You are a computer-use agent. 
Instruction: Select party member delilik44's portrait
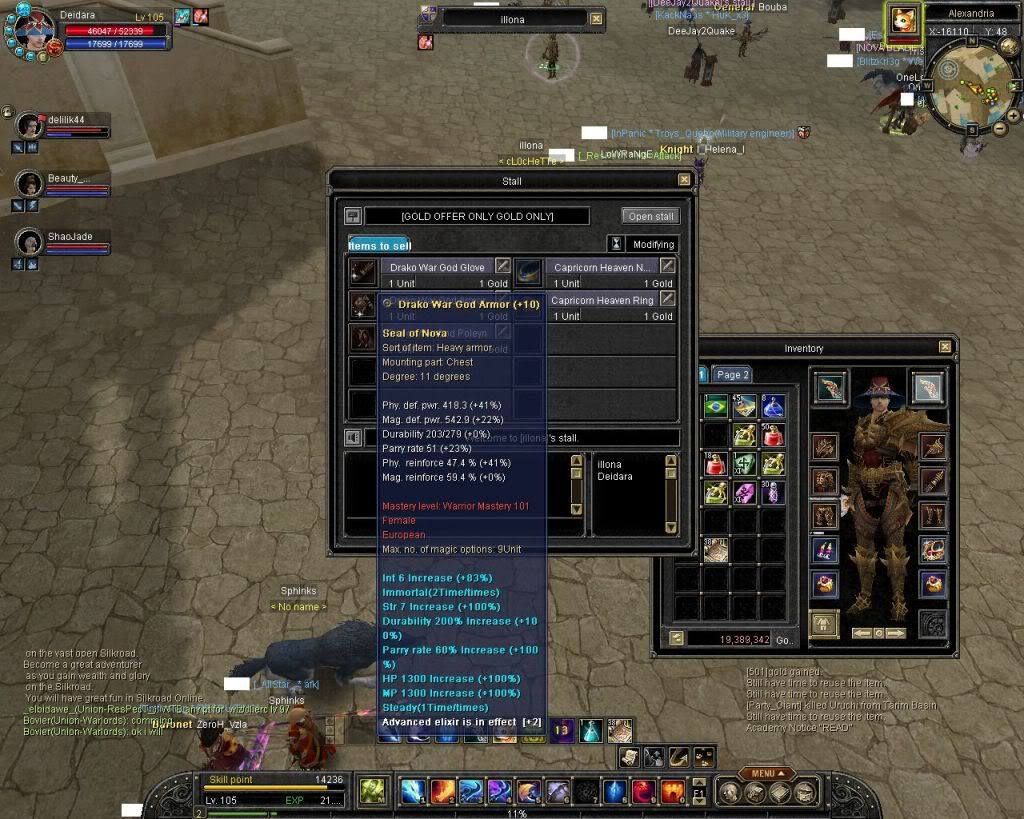[x=30, y=125]
